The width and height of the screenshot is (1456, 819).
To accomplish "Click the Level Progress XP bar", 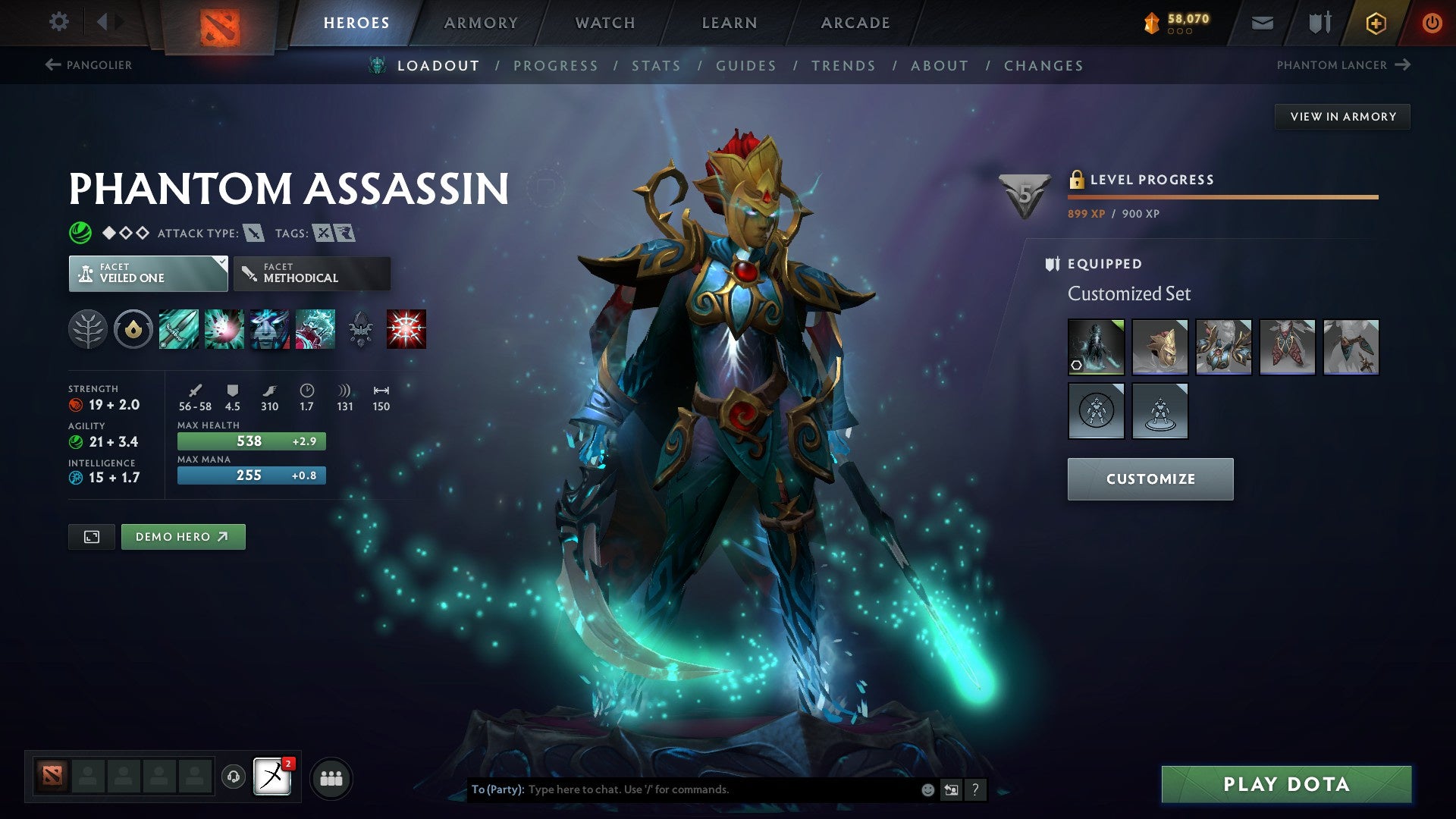I will point(1221,196).
